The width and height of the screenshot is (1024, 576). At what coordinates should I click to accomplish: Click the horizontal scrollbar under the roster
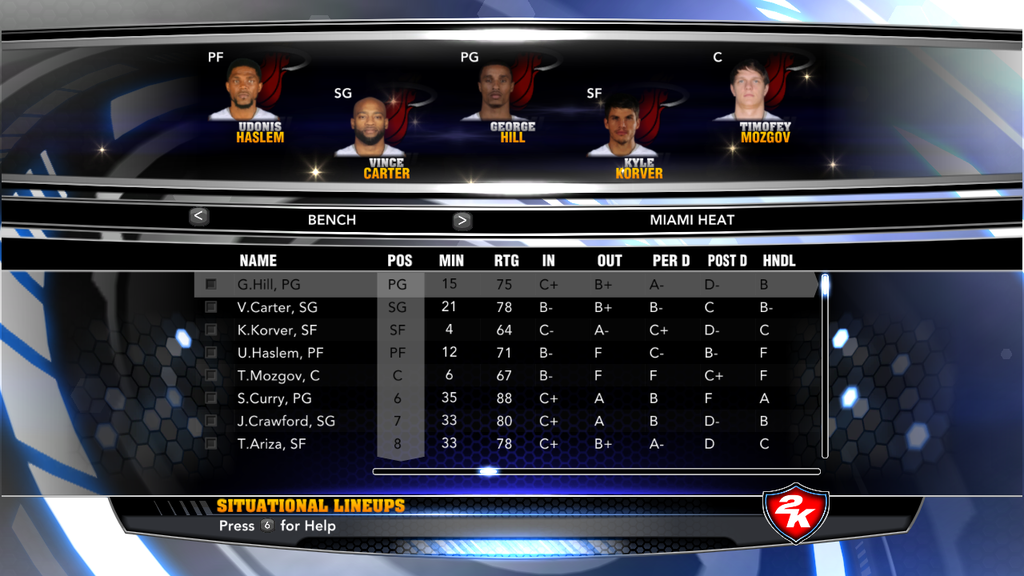(x=596, y=471)
